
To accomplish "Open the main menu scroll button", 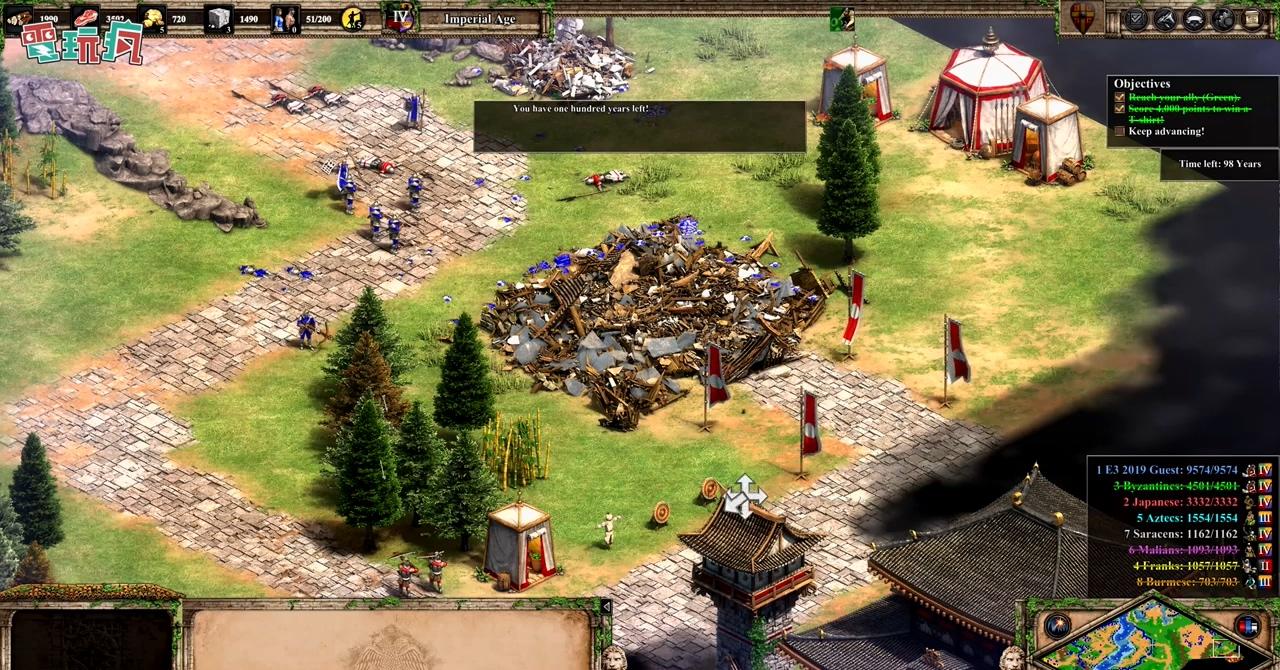I will coord(1252,18).
